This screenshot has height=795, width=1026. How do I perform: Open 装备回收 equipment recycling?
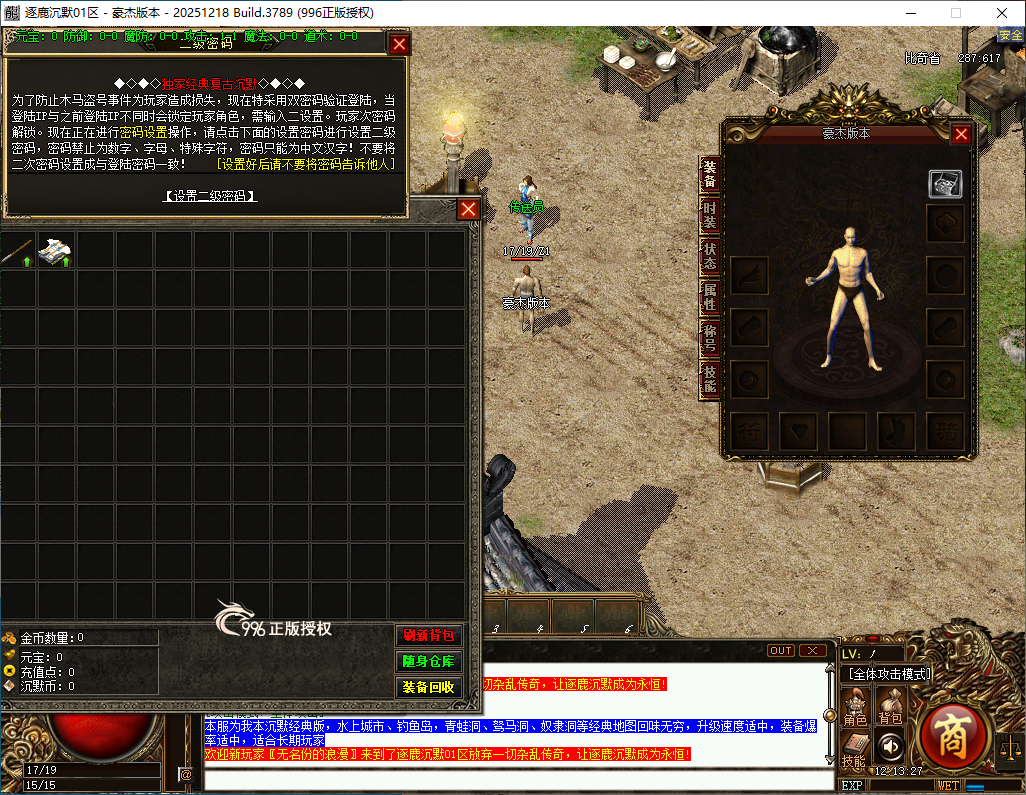(x=429, y=688)
